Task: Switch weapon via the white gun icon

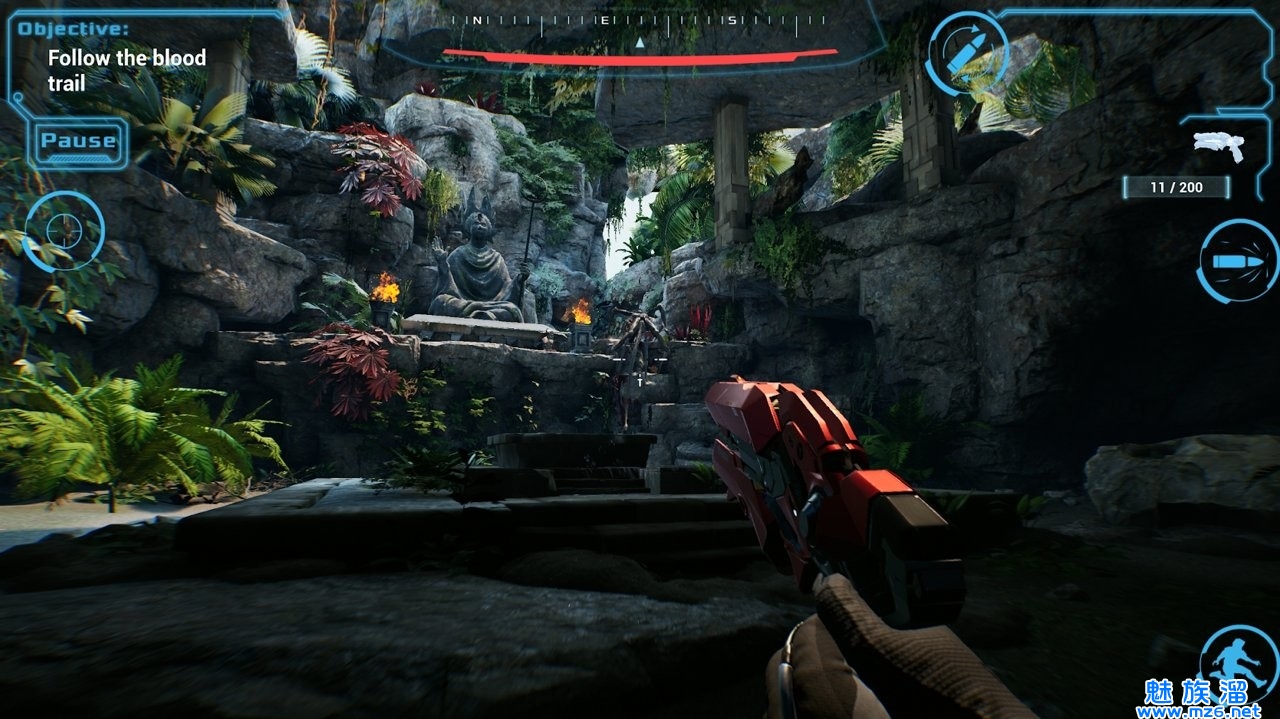Action: 1218,146
